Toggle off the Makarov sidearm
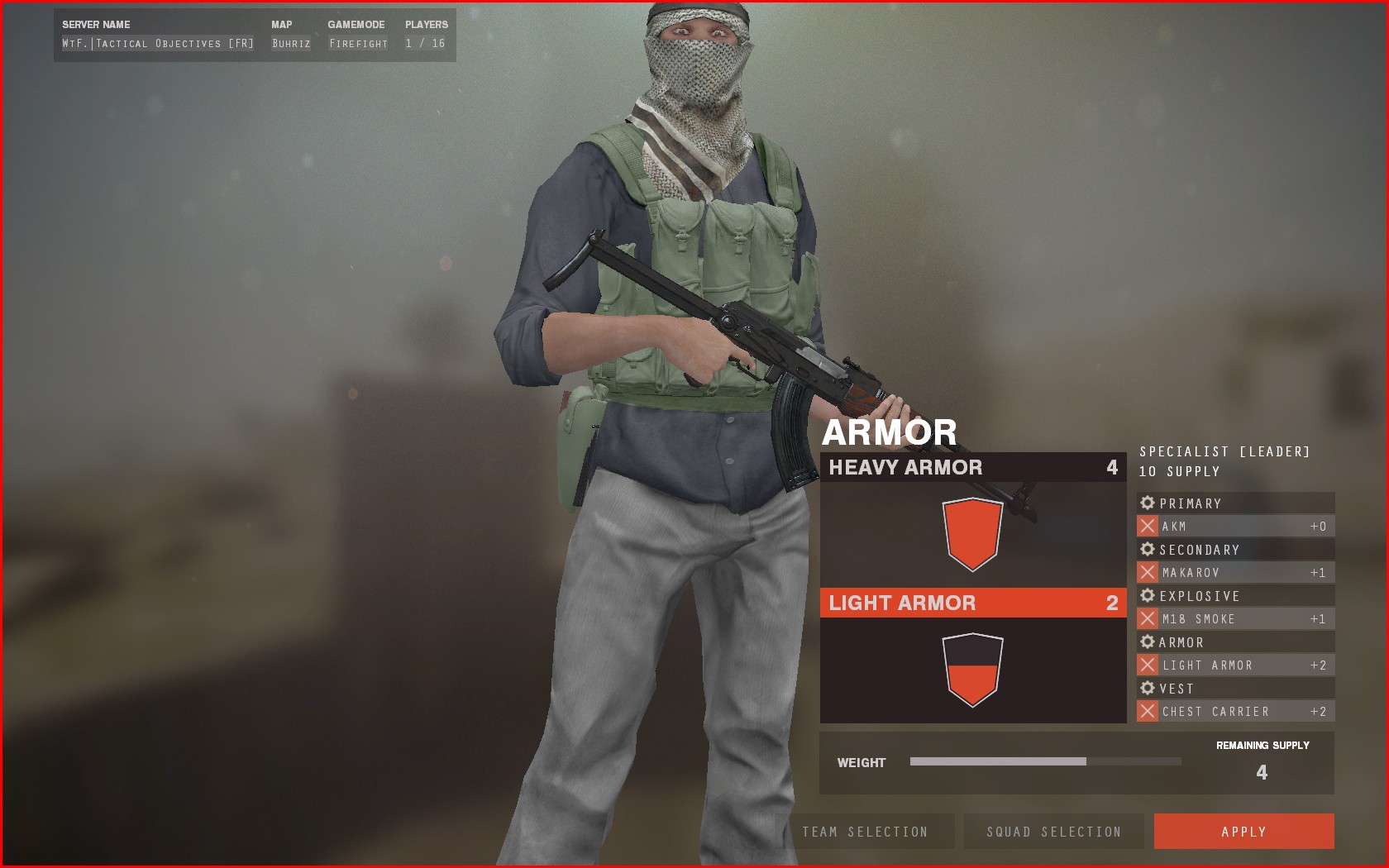This screenshot has height=868, width=1389. [x=1146, y=572]
